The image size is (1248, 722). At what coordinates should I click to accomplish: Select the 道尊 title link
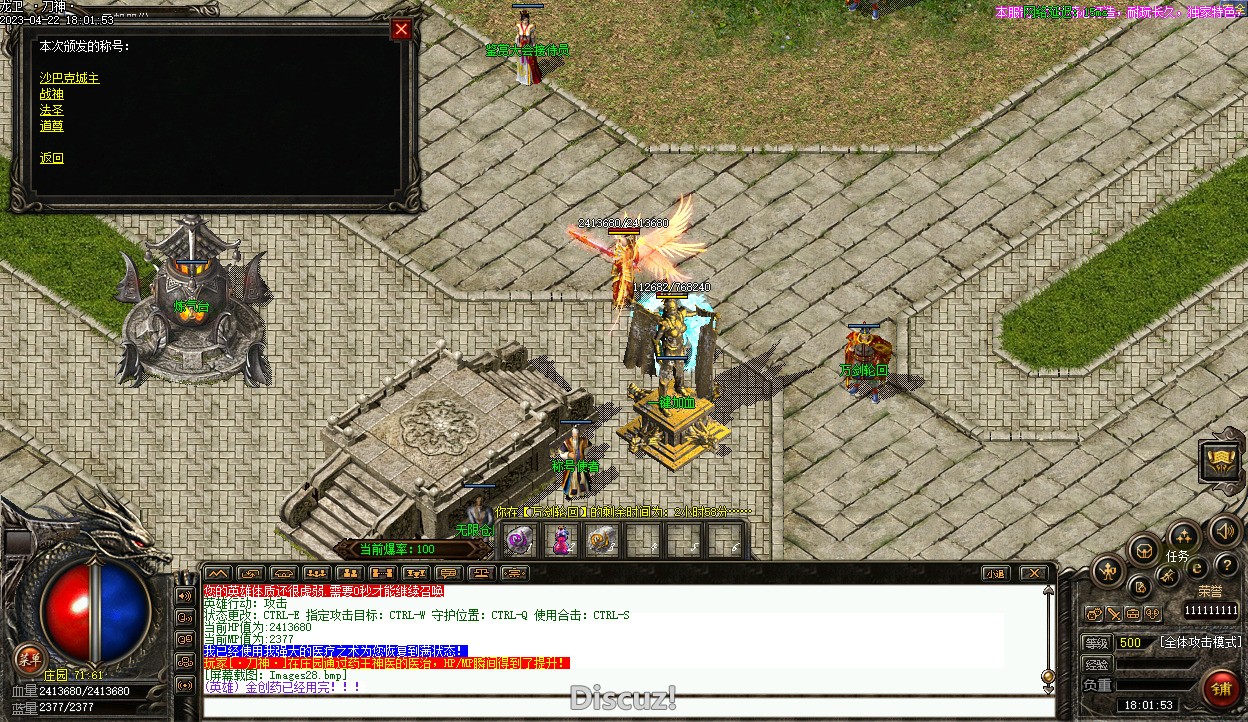52,126
